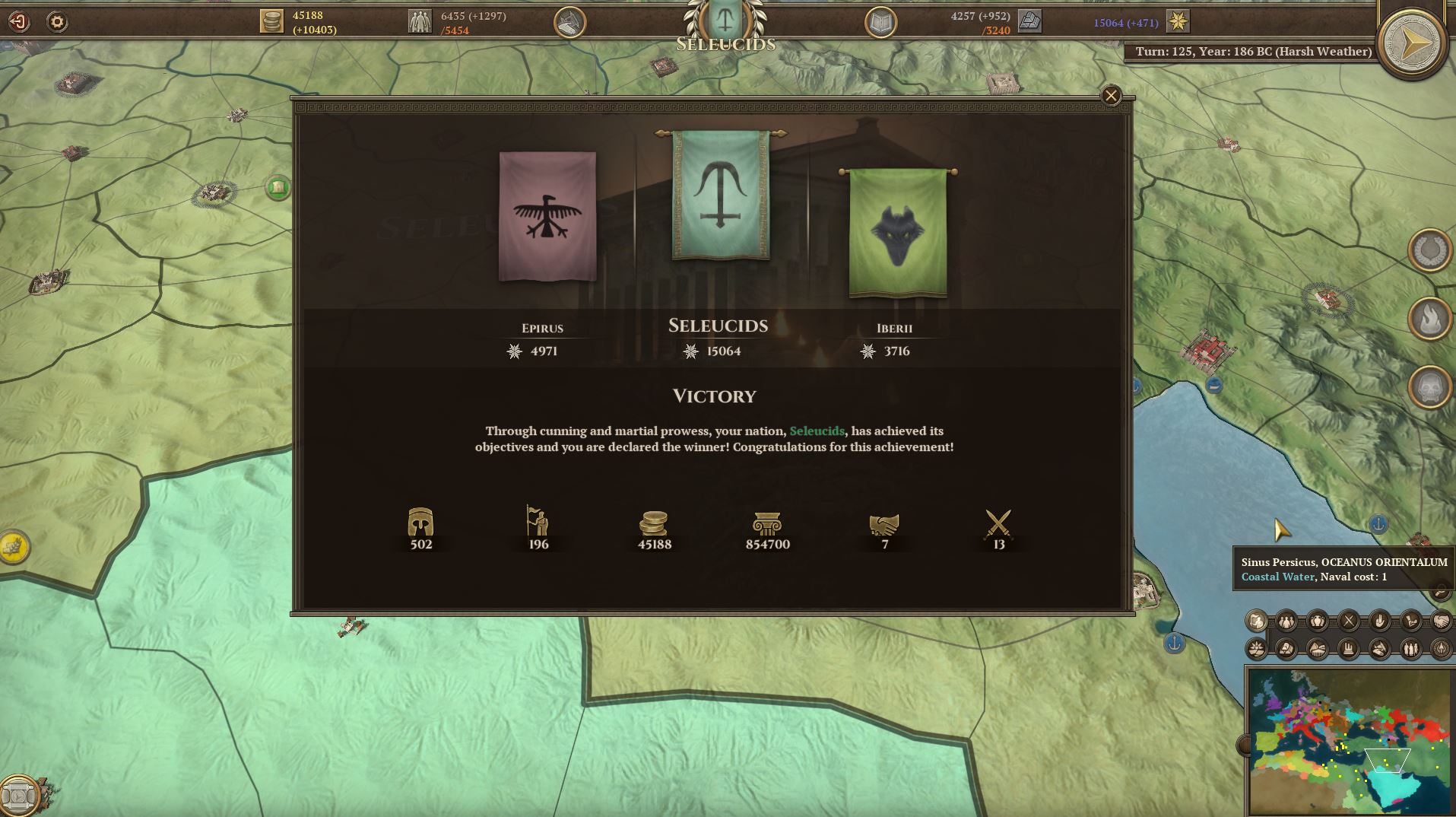
Task: Toggle the raised hand map filter
Action: pyautogui.click(x=1380, y=621)
